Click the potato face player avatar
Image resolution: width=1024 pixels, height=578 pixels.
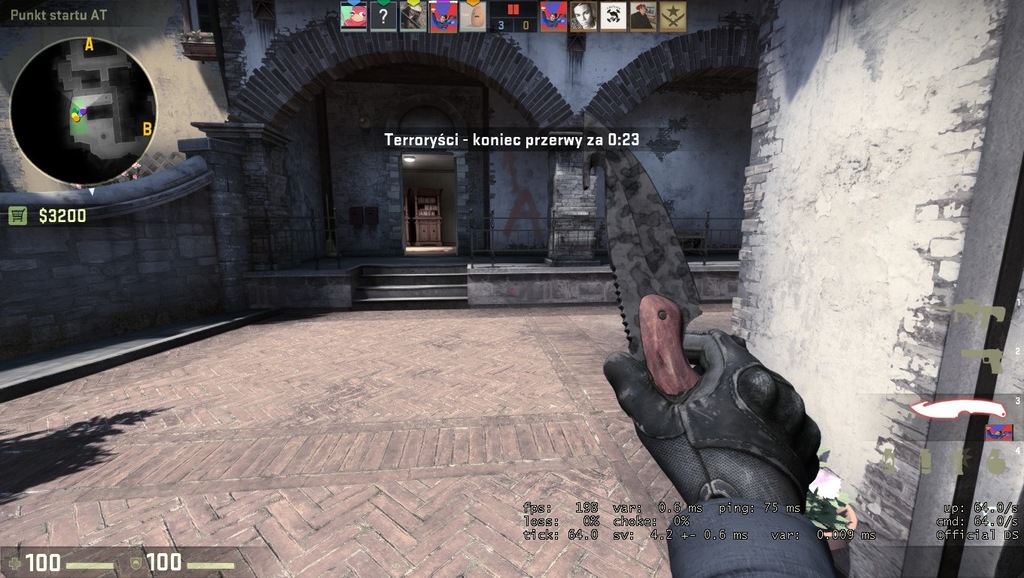click(473, 16)
